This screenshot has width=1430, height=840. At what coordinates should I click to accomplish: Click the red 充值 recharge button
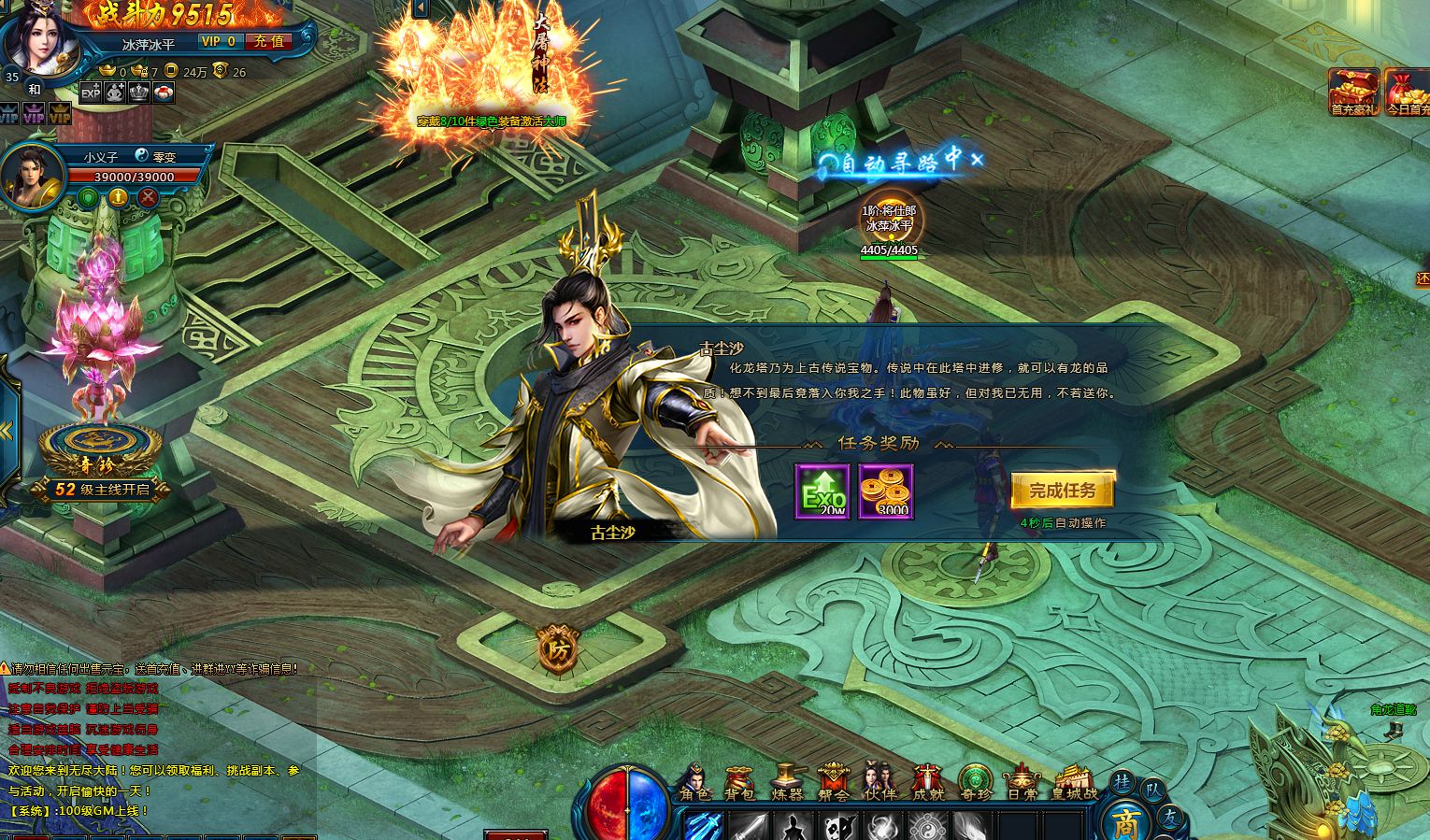pyautogui.click(x=269, y=41)
